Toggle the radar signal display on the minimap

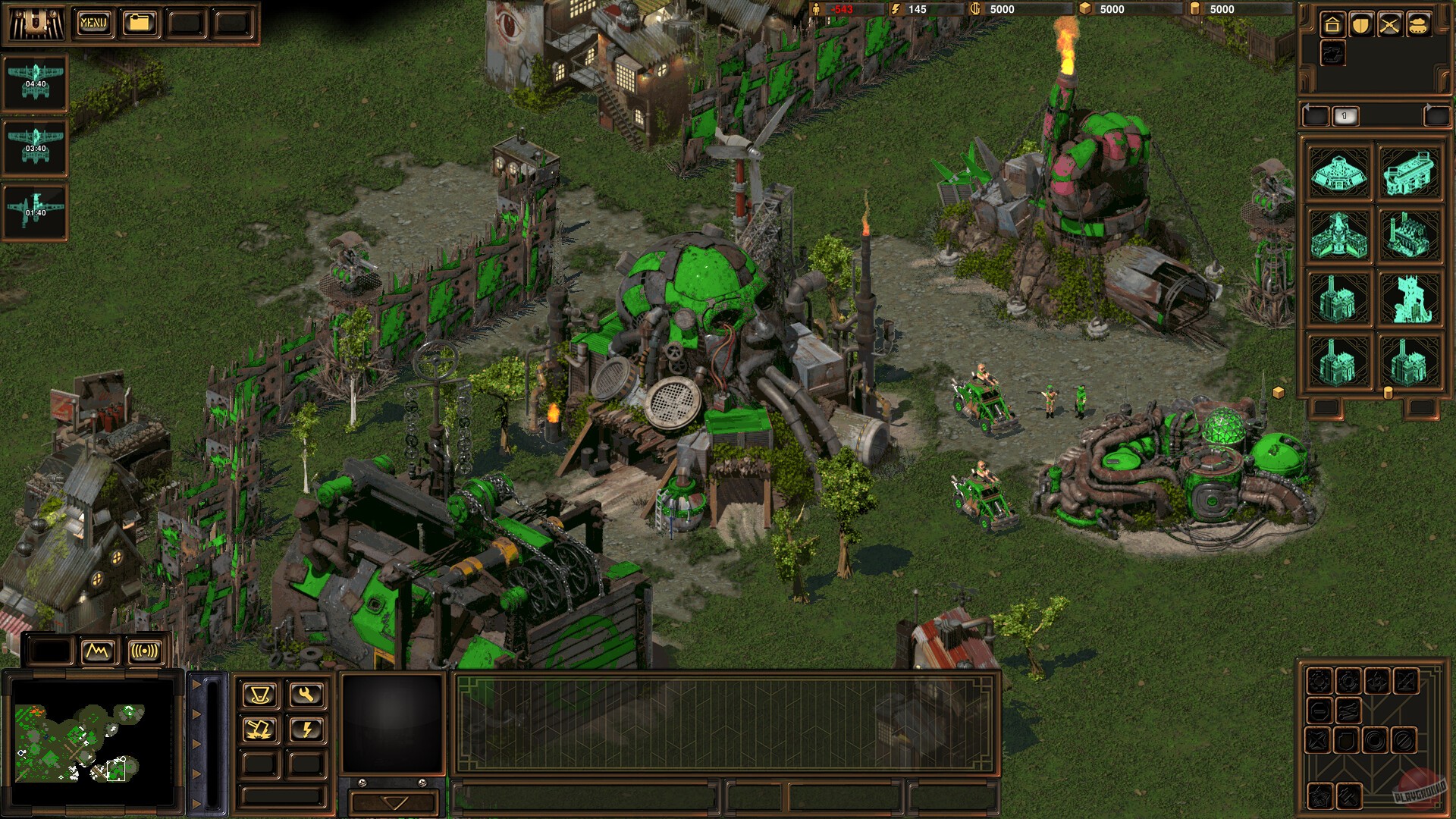143,650
